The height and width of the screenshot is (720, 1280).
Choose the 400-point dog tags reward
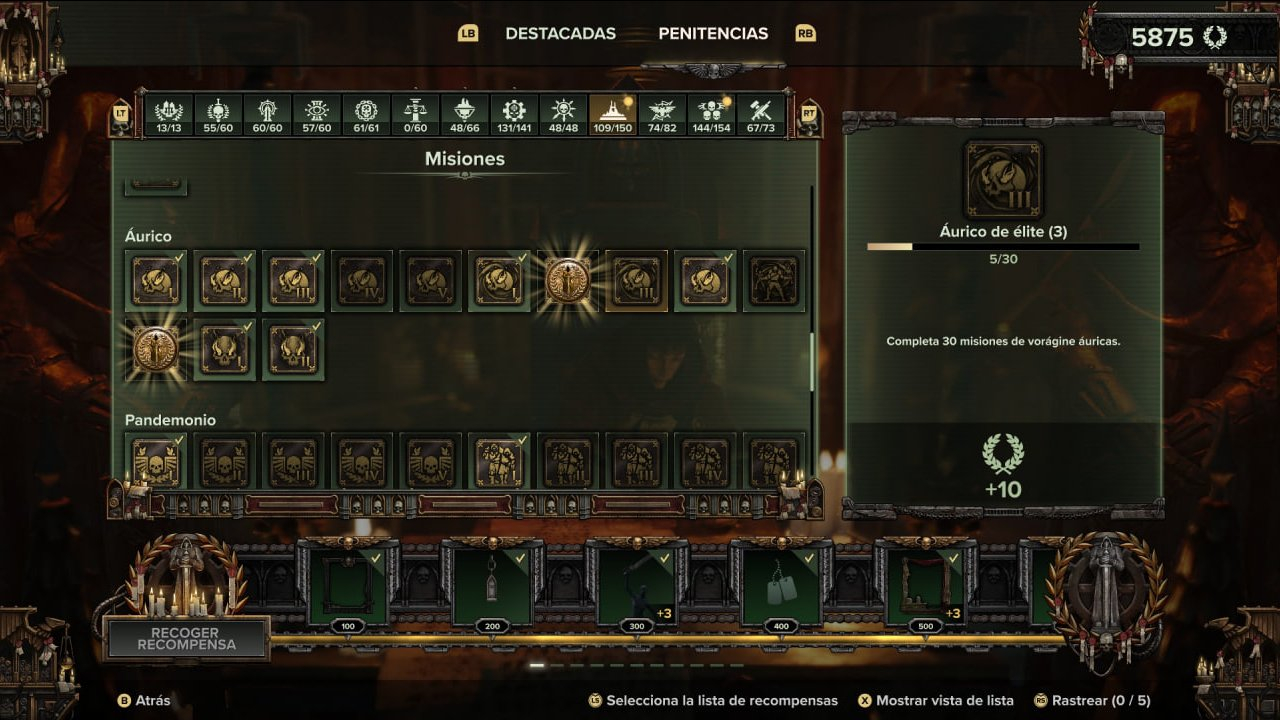[781, 585]
